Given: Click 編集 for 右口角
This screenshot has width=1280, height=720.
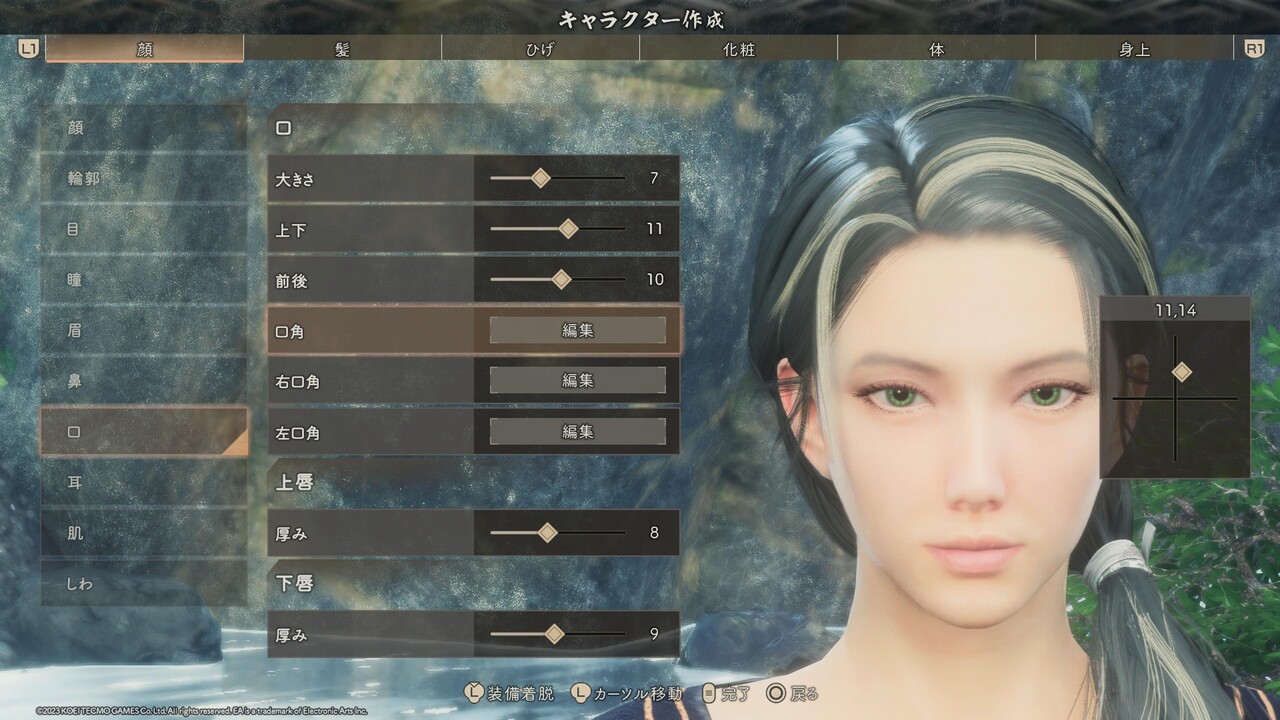Looking at the screenshot, I should [577, 381].
